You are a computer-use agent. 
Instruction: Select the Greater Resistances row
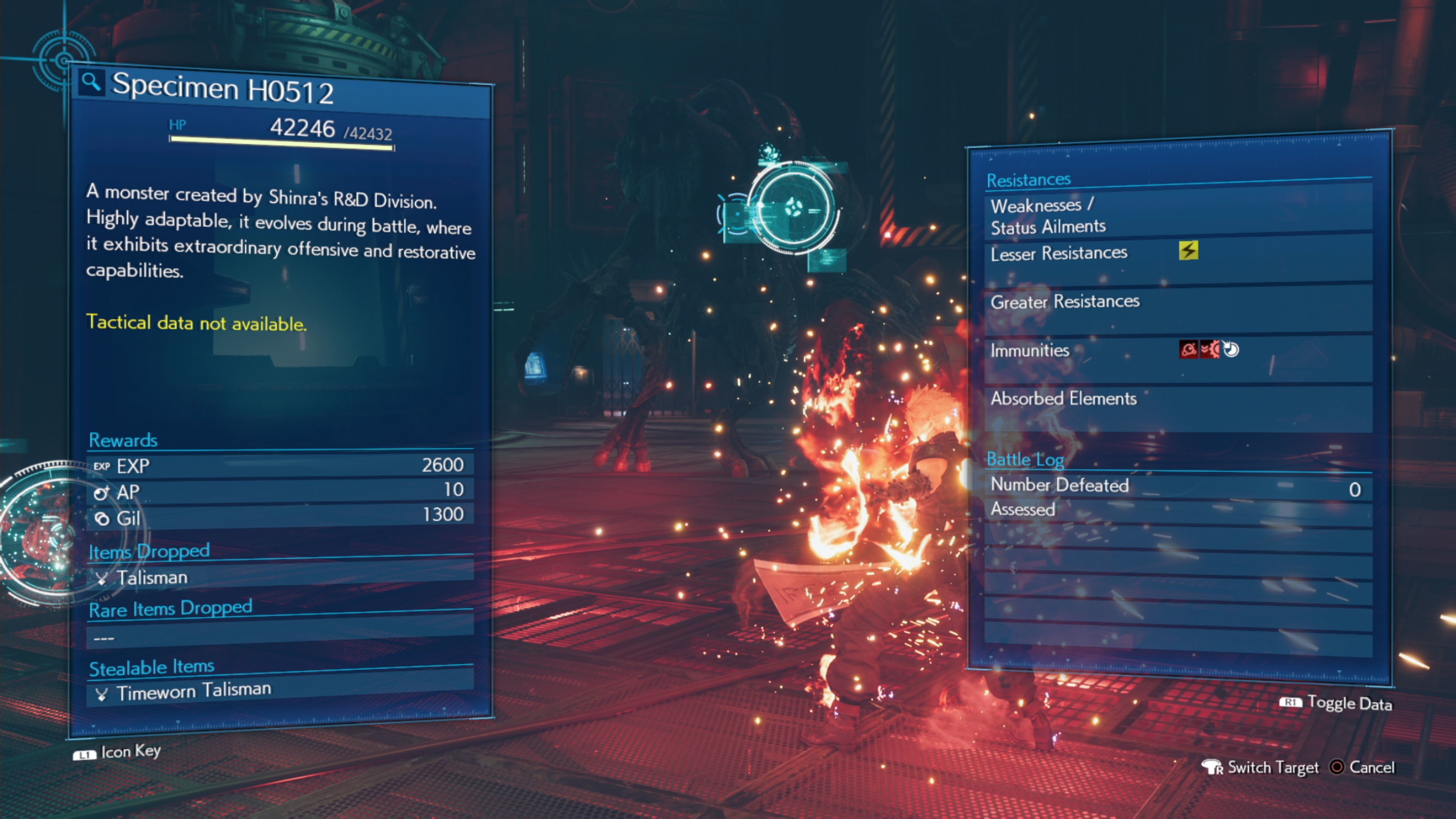pos(1178,302)
